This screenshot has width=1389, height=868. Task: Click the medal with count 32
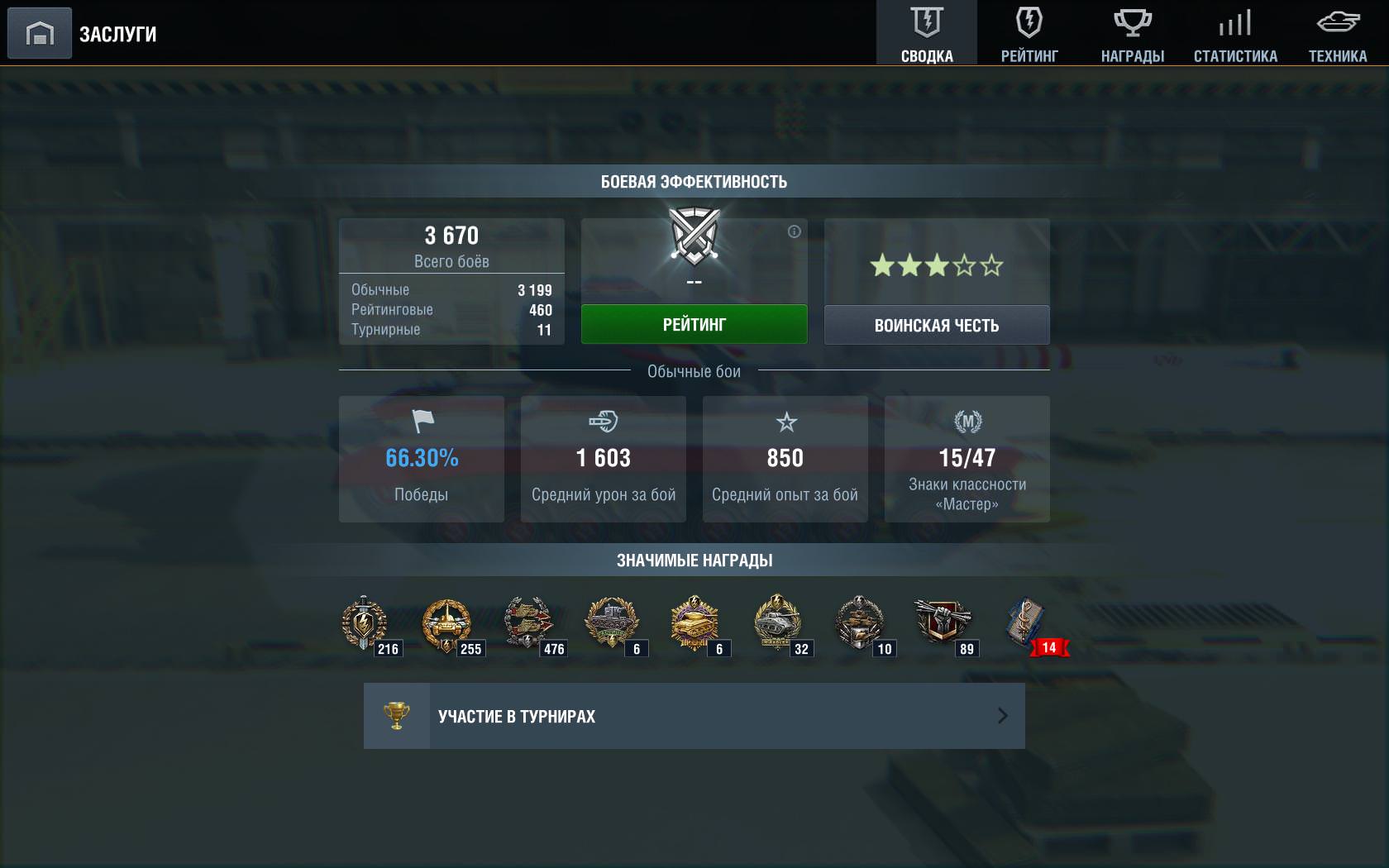point(778,624)
